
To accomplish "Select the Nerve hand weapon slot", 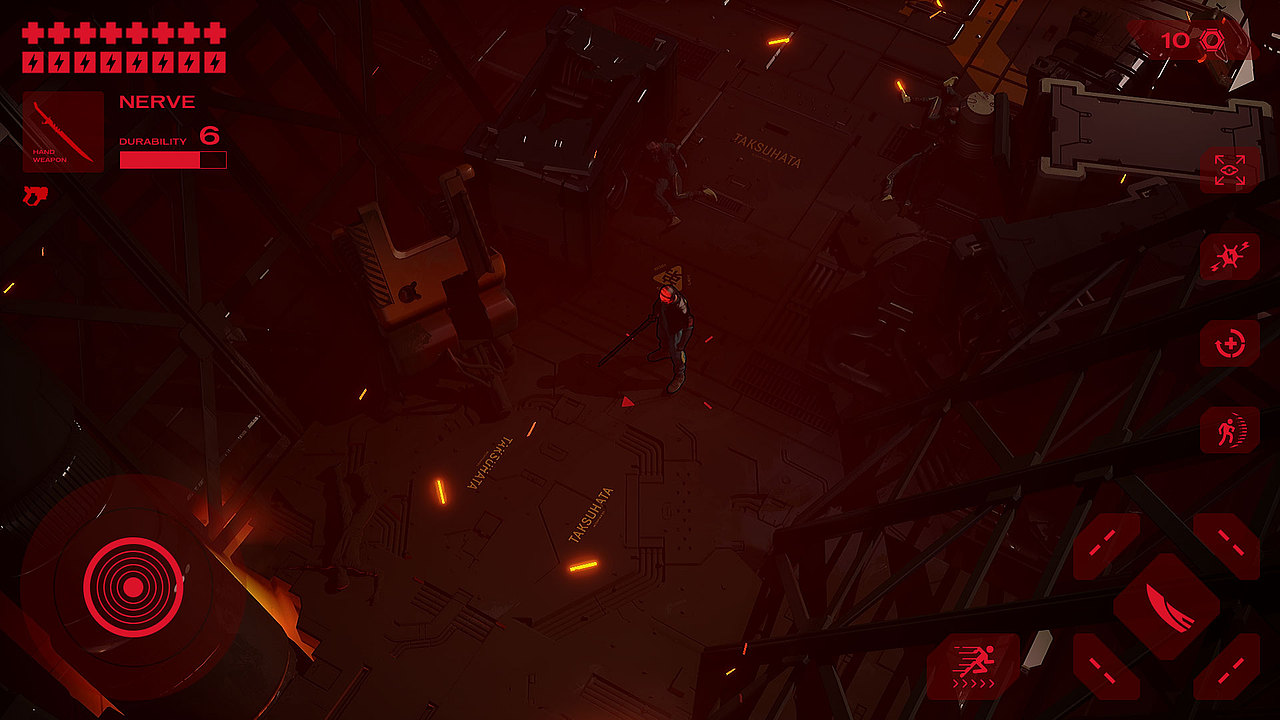I will point(63,132).
